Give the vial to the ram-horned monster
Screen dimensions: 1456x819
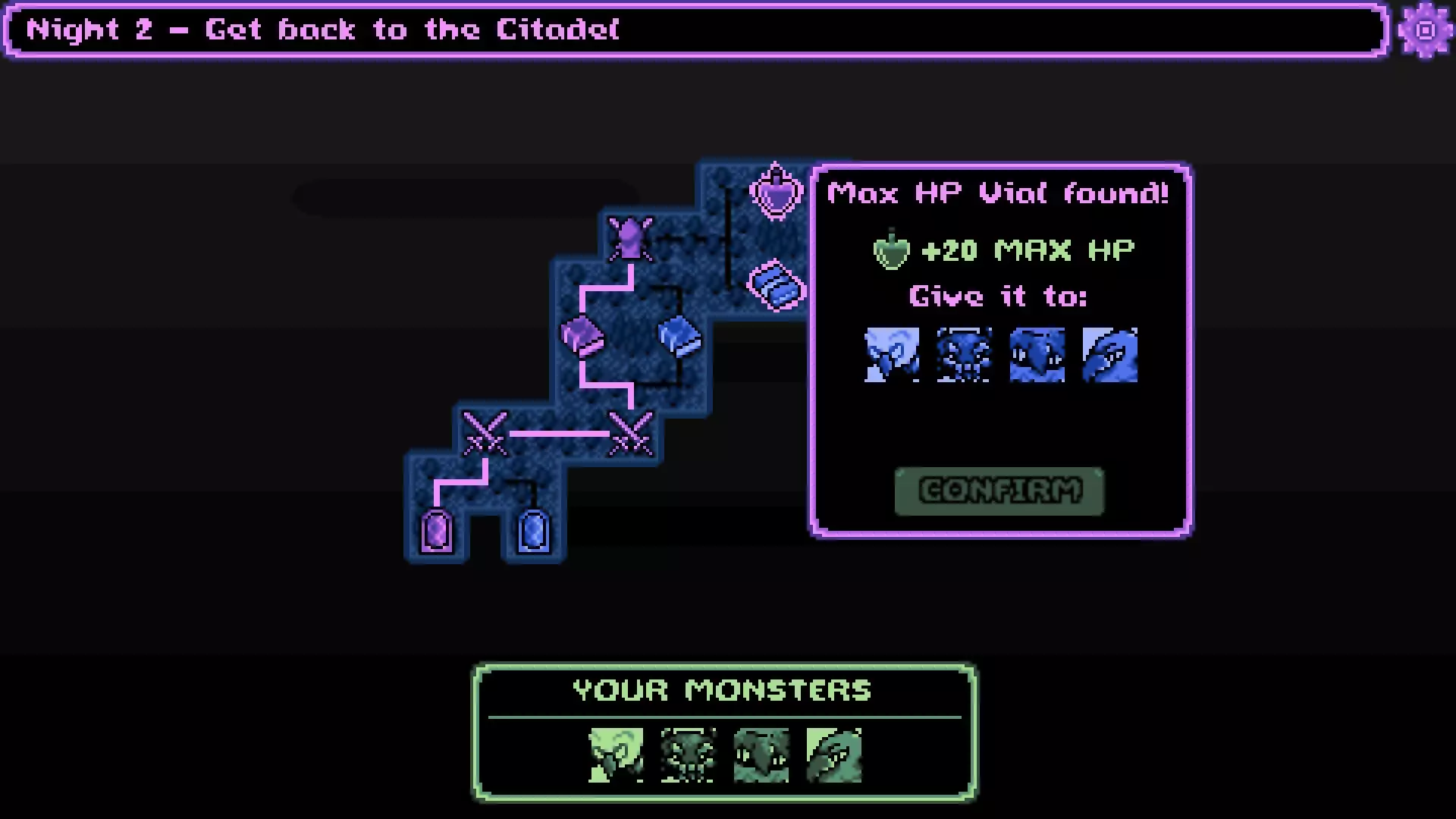(892, 356)
